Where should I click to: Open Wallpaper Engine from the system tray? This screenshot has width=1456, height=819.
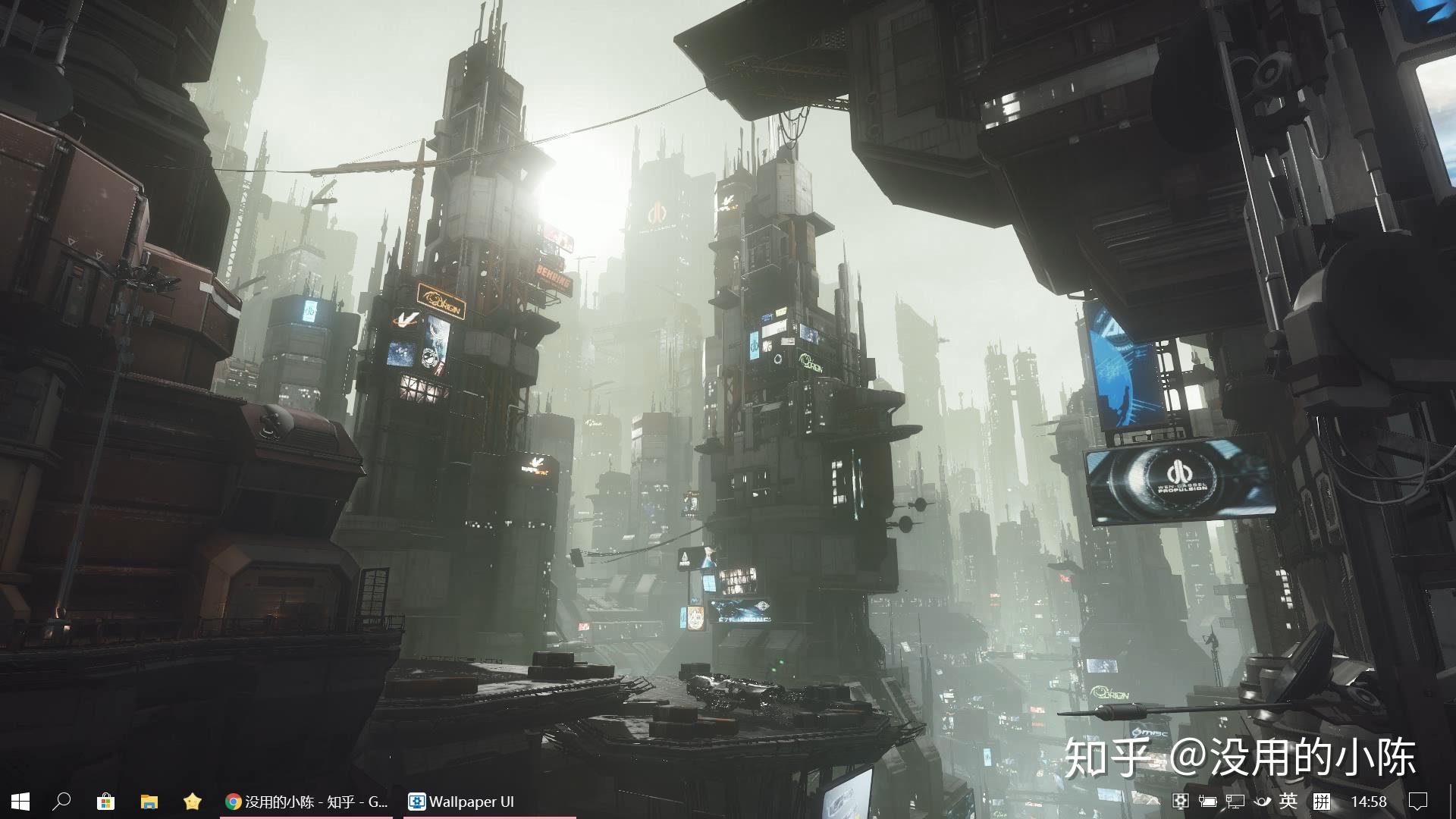pyautogui.click(x=1181, y=802)
